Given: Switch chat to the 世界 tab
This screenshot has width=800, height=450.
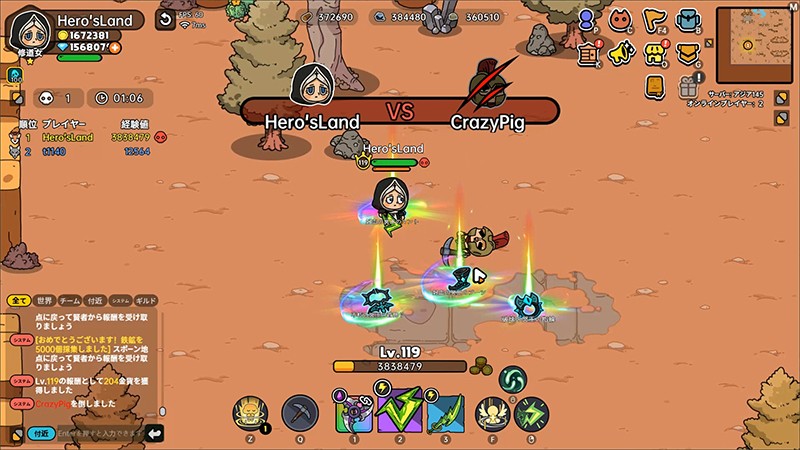Looking at the screenshot, I should tap(44, 300).
